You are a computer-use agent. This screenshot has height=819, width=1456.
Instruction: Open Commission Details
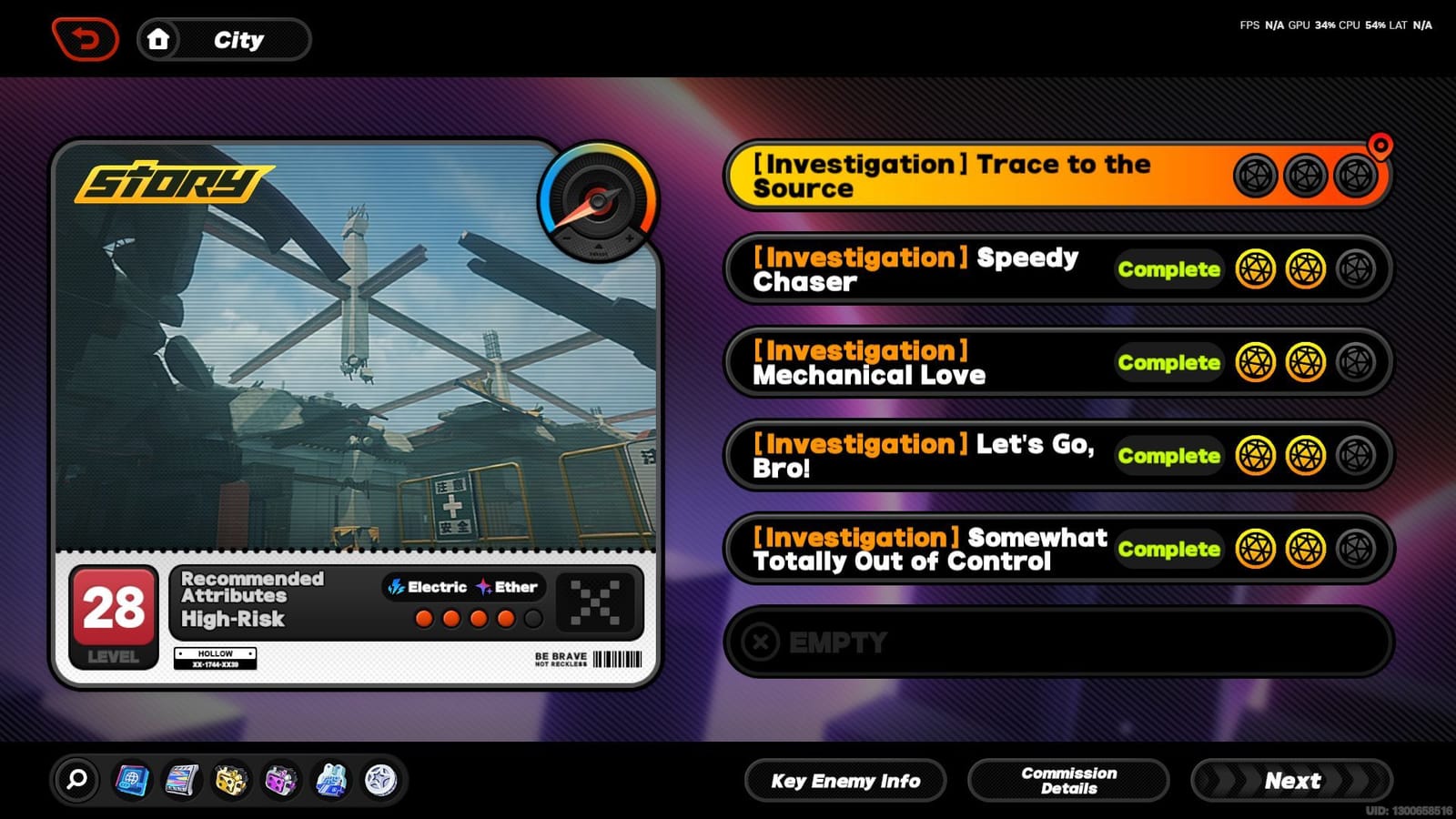(x=1067, y=780)
